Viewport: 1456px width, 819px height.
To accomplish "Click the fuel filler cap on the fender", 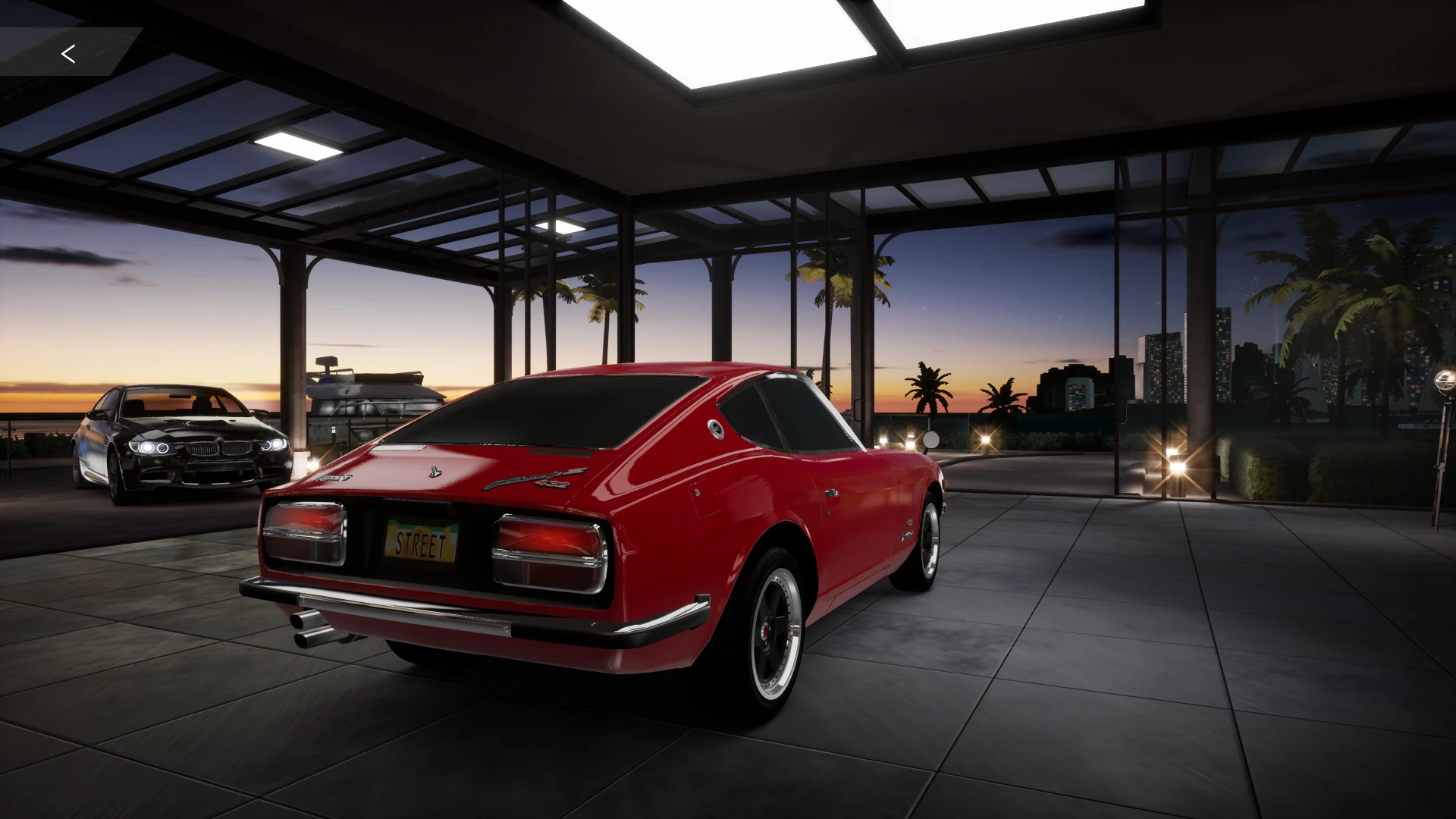I will pos(716,428).
